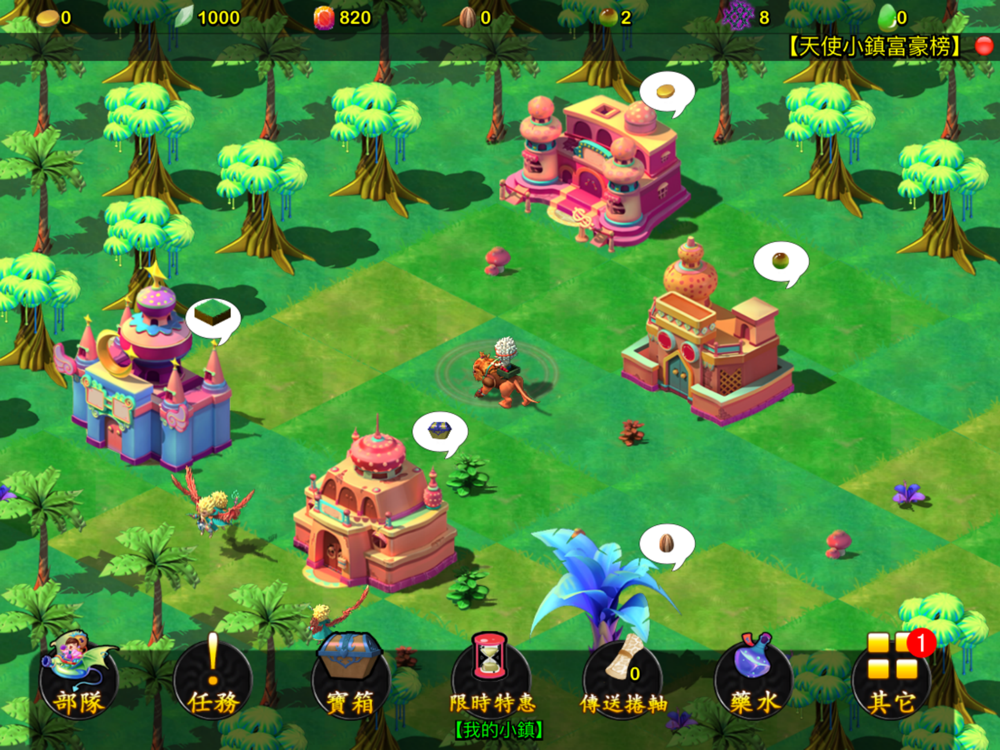Open the 部隊 troops menu

(79, 680)
